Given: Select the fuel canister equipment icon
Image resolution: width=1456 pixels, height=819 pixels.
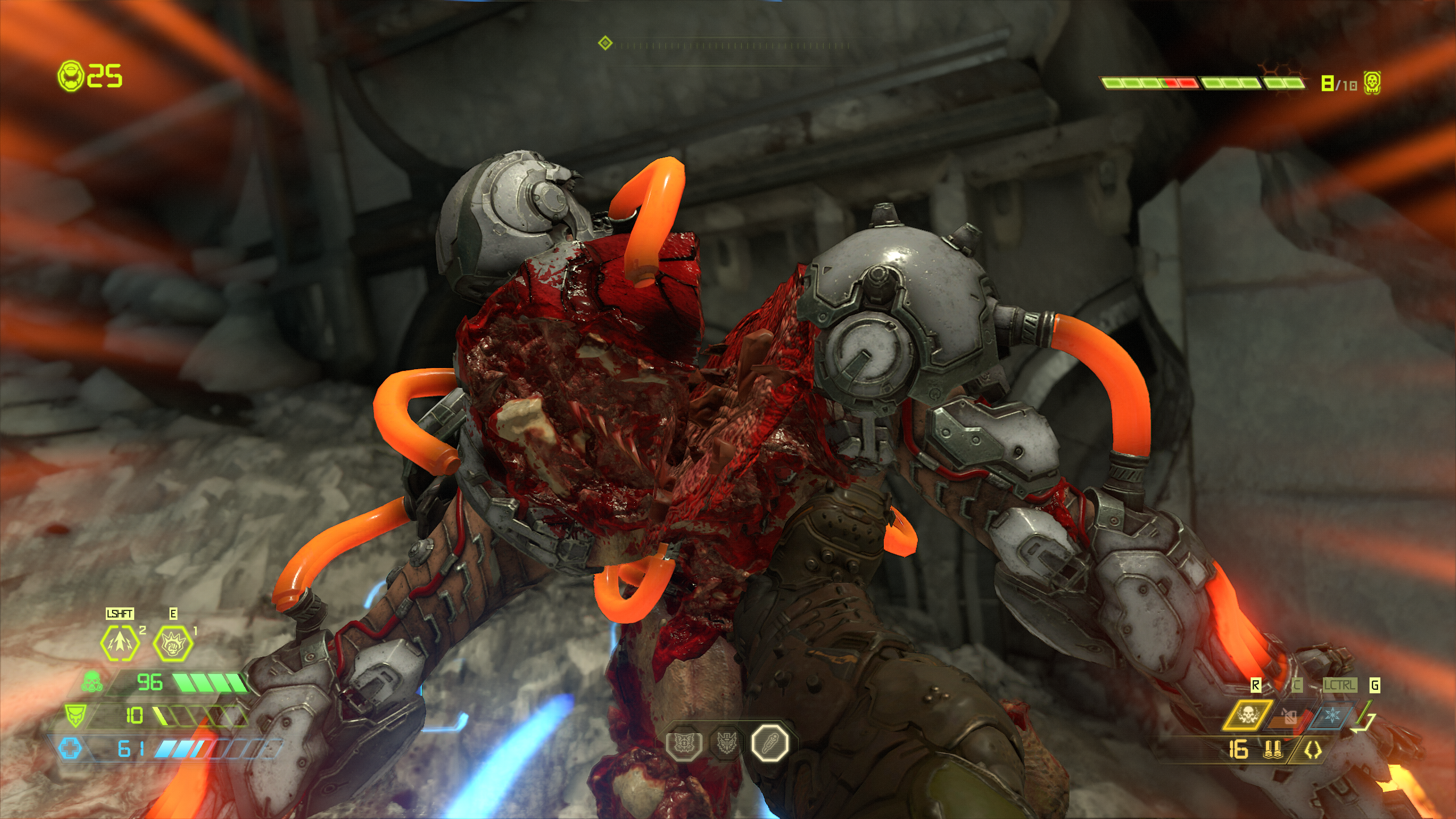Looking at the screenshot, I should [1291, 716].
